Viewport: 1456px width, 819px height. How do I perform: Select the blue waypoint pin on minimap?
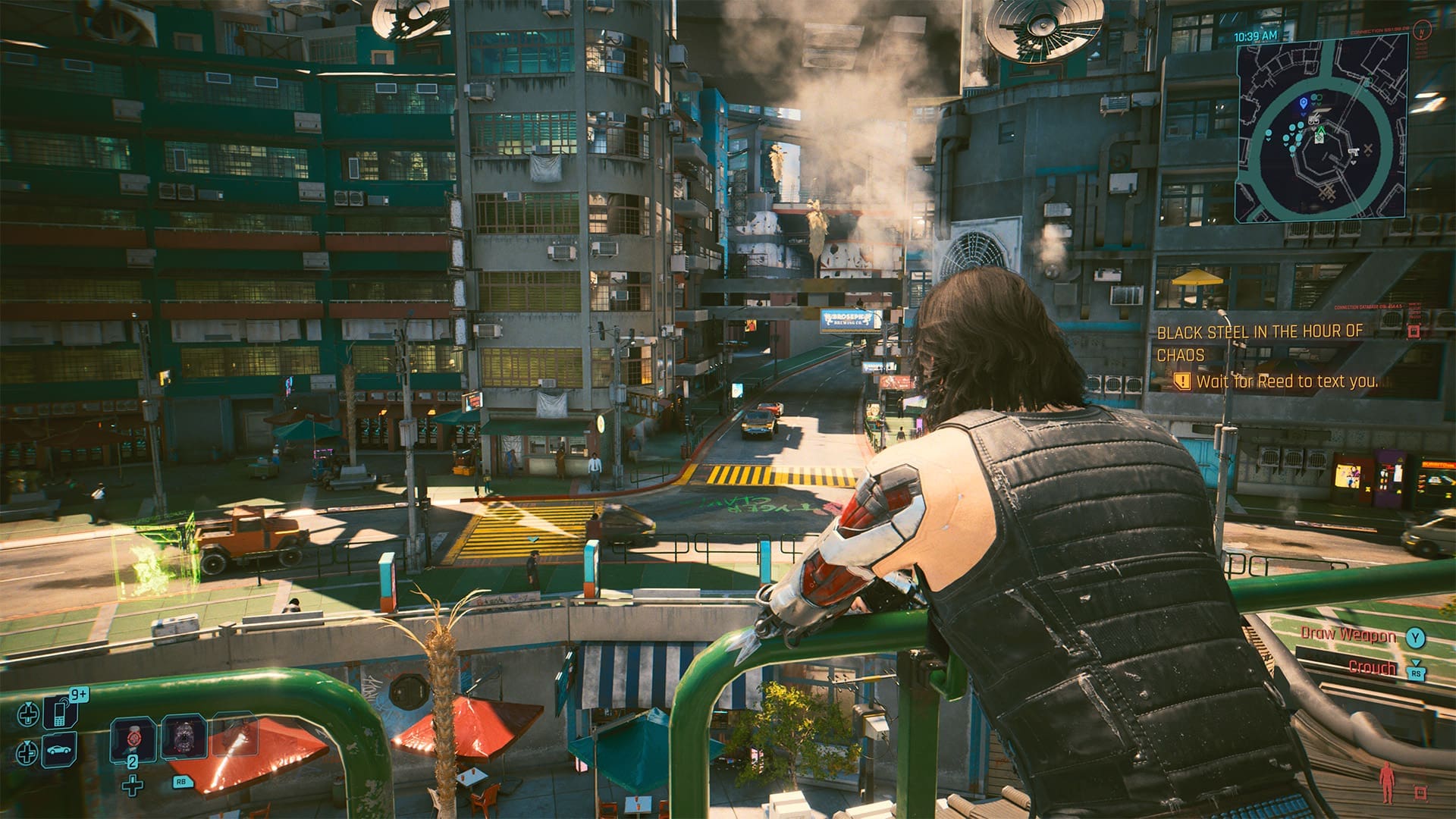click(x=1303, y=102)
